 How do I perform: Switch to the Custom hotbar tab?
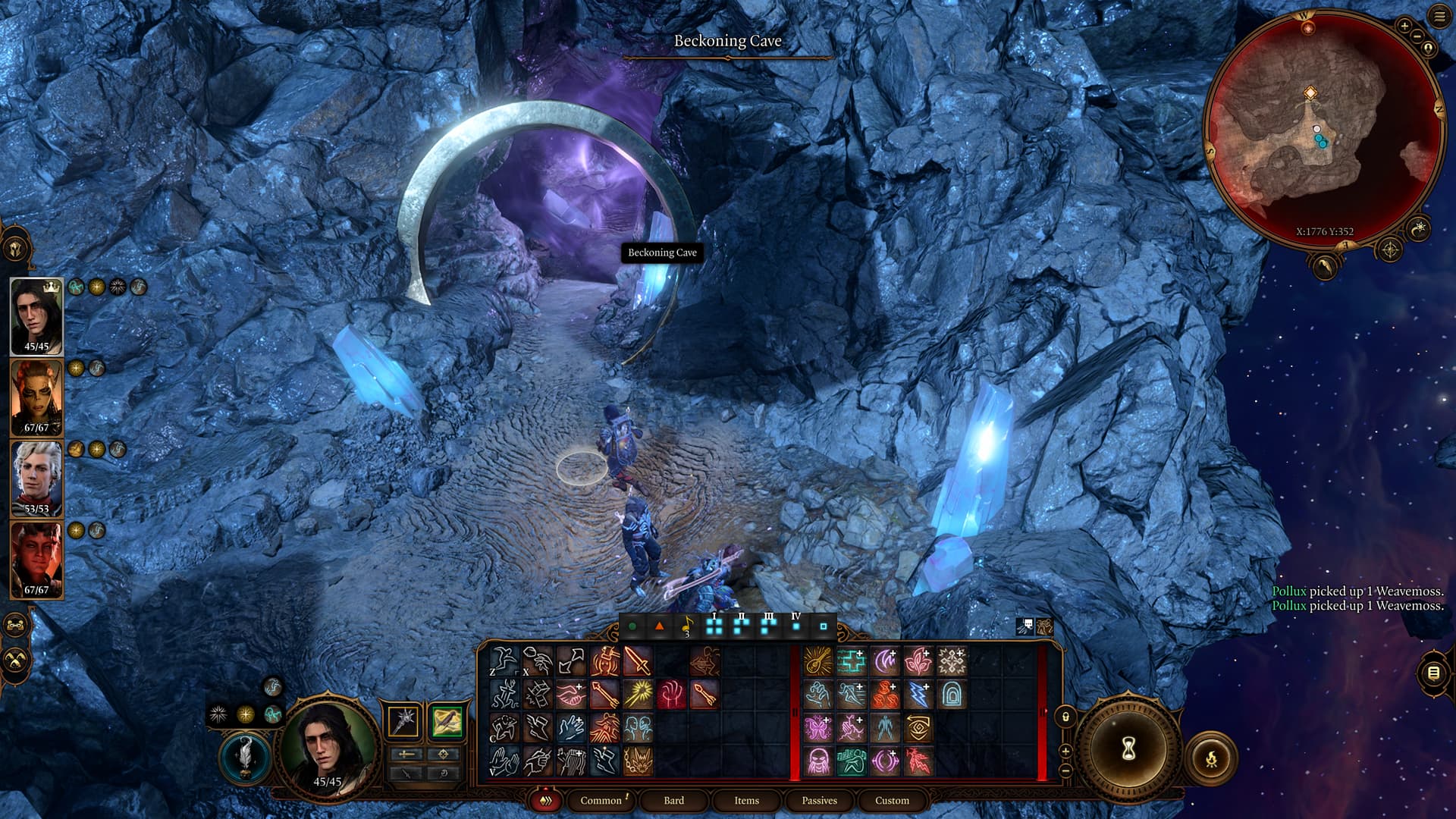point(892,800)
